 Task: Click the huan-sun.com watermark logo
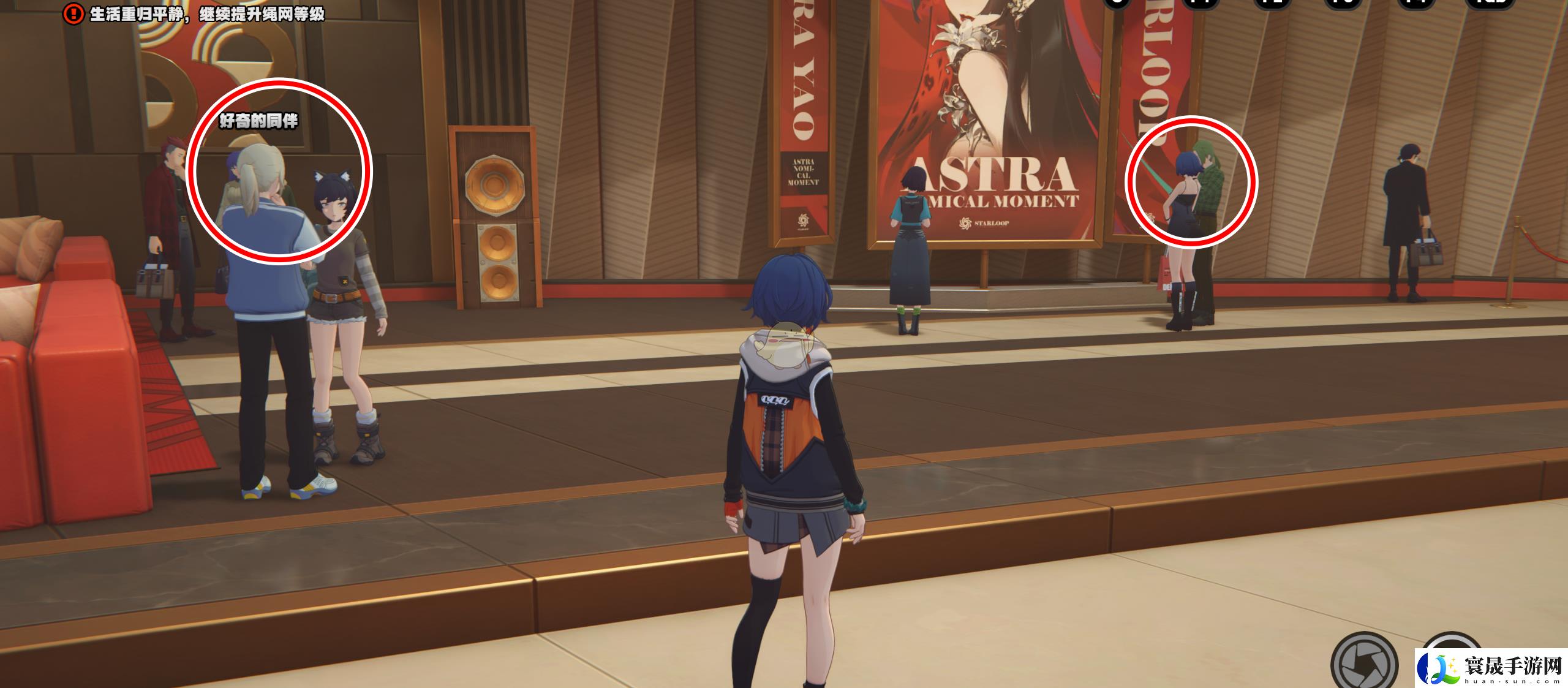click(x=1491, y=668)
